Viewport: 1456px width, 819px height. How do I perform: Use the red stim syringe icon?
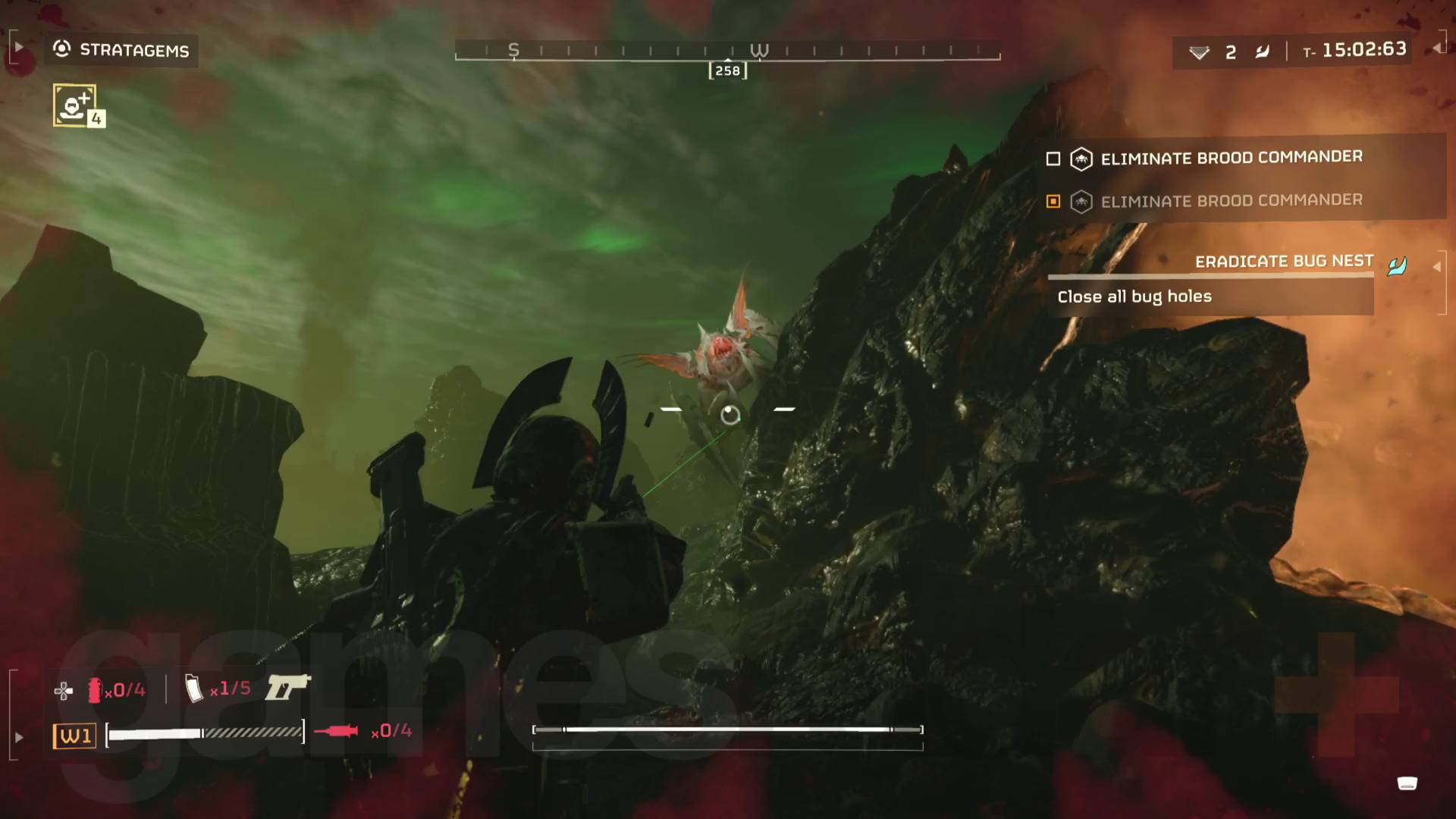(x=336, y=731)
